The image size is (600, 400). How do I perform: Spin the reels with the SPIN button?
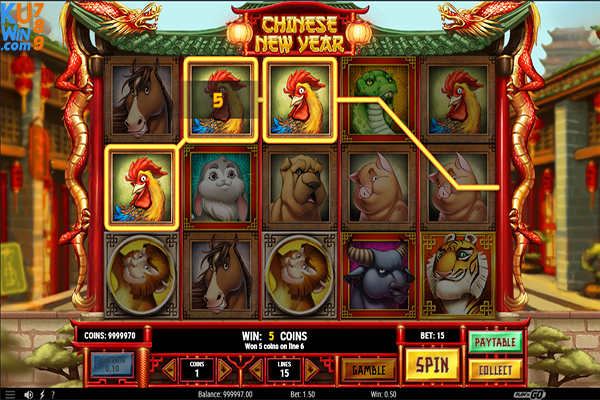(x=432, y=364)
